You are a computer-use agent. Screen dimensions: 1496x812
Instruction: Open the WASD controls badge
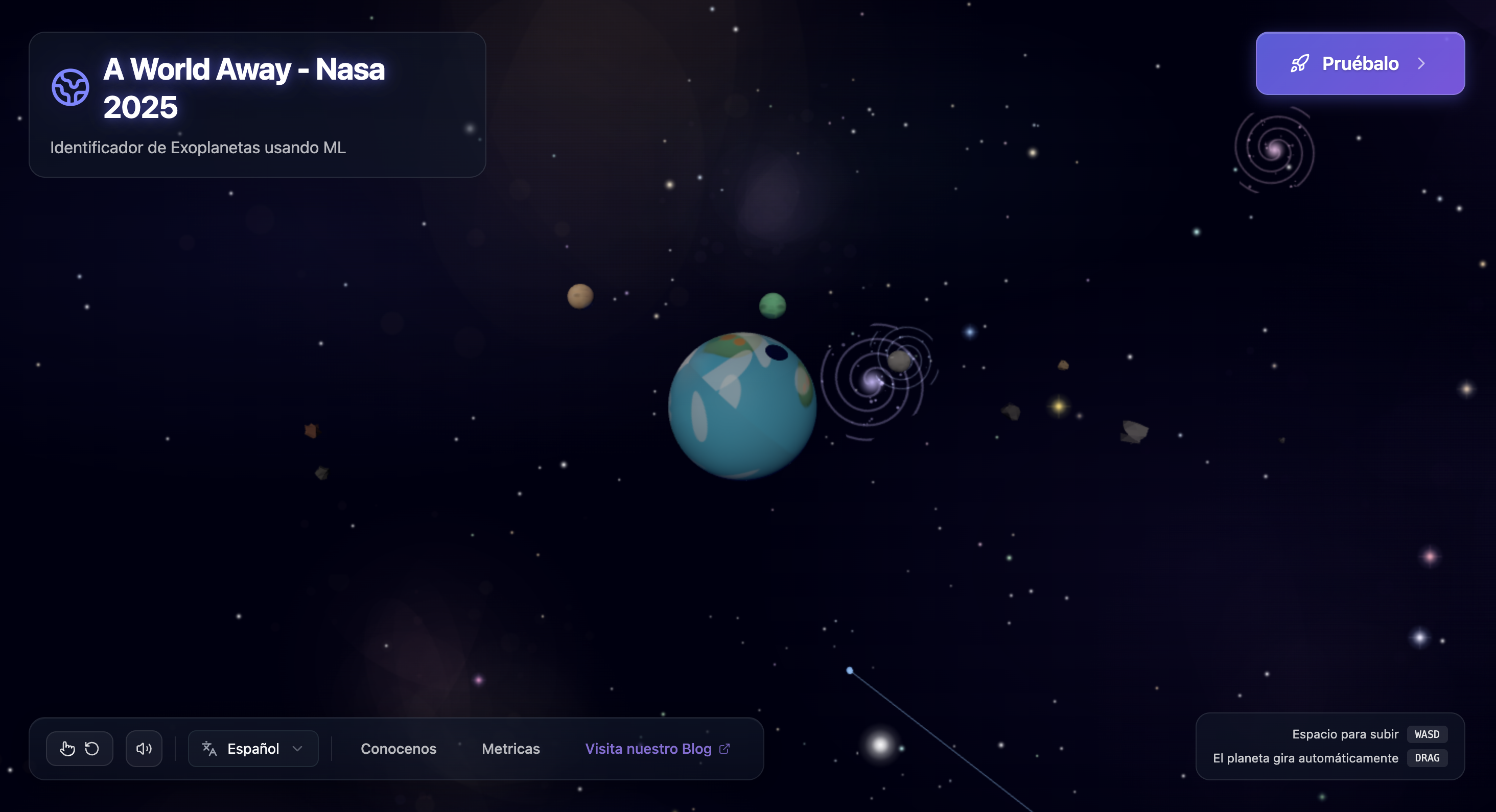pos(1428,734)
